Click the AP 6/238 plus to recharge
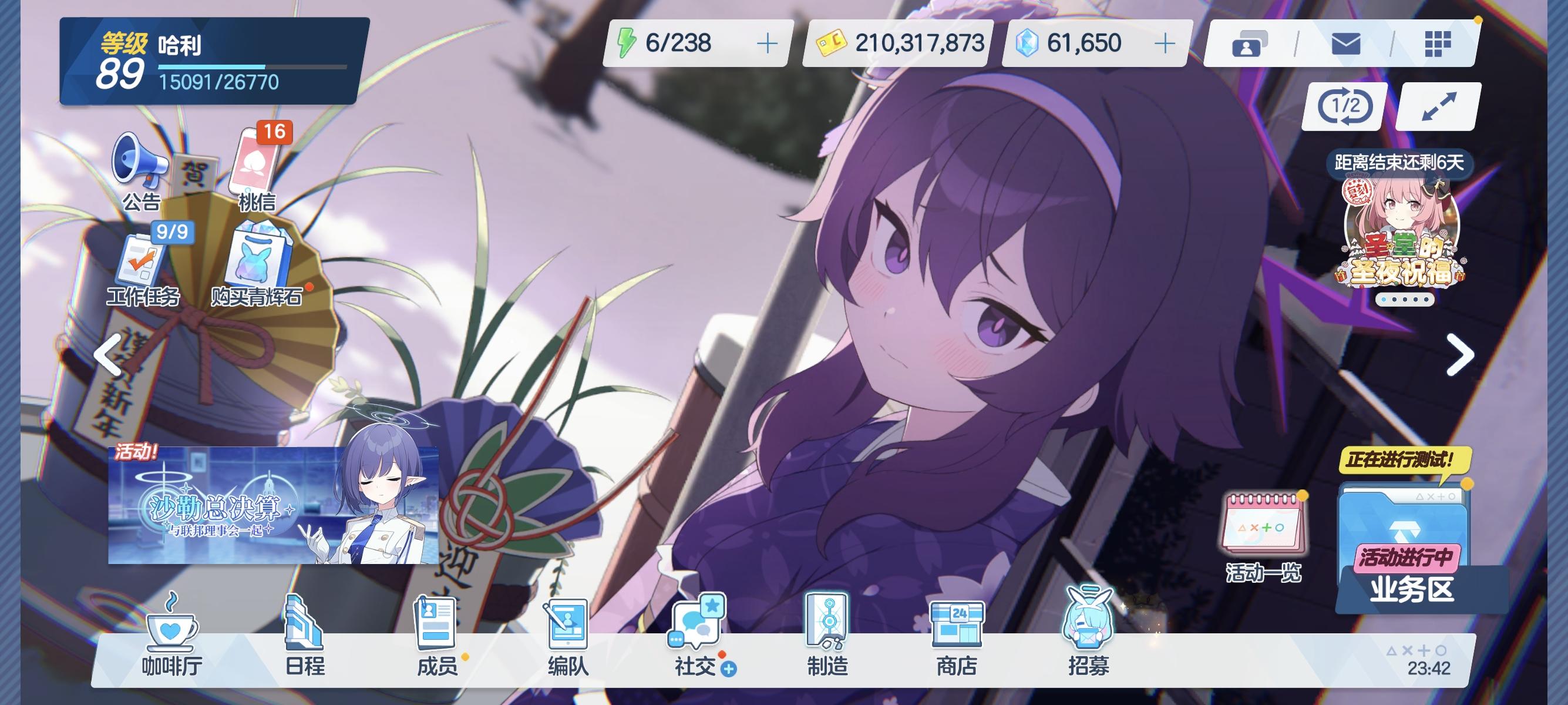The width and height of the screenshot is (1568, 705). [766, 41]
